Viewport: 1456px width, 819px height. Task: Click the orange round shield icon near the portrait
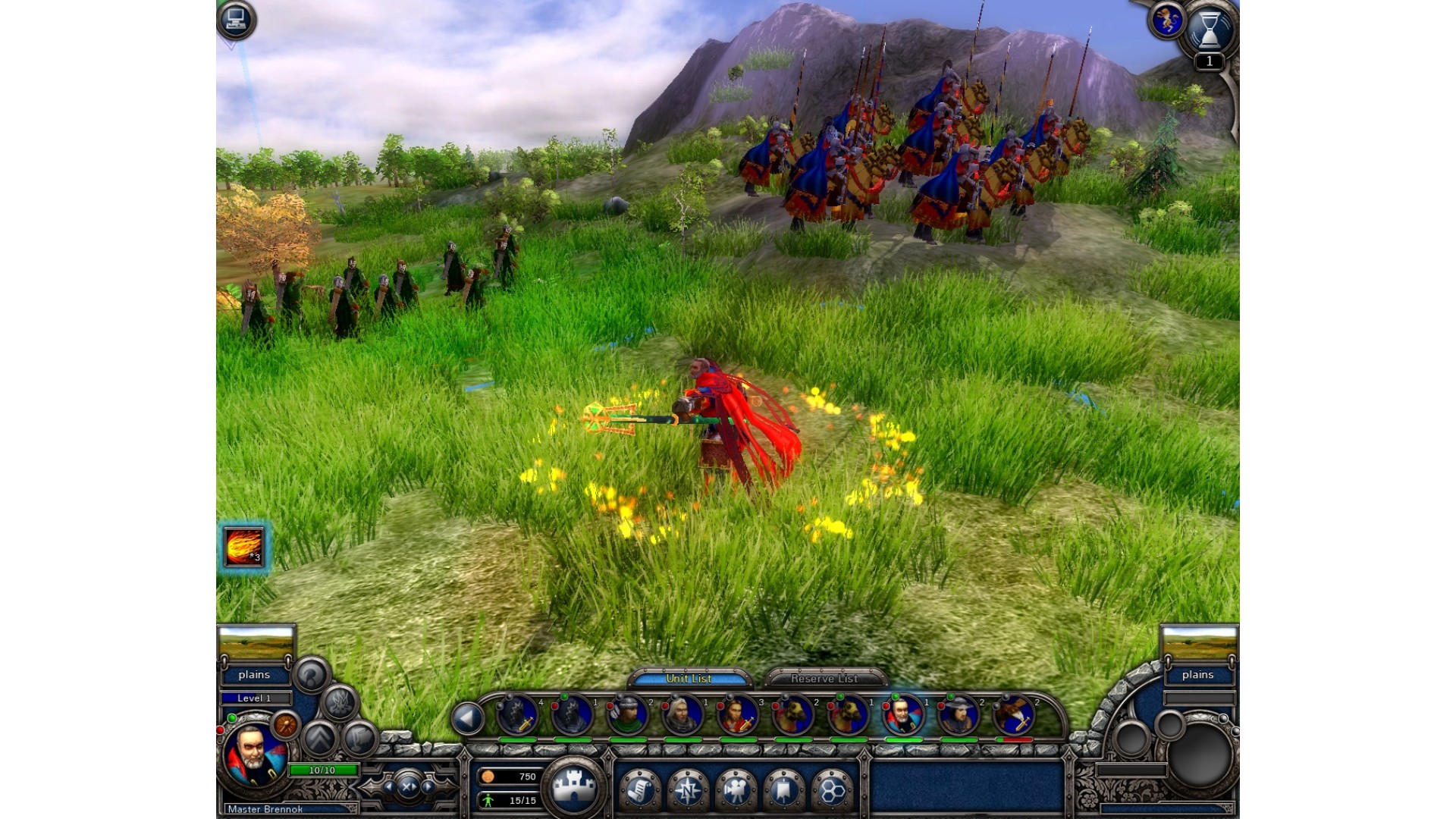coord(286,726)
